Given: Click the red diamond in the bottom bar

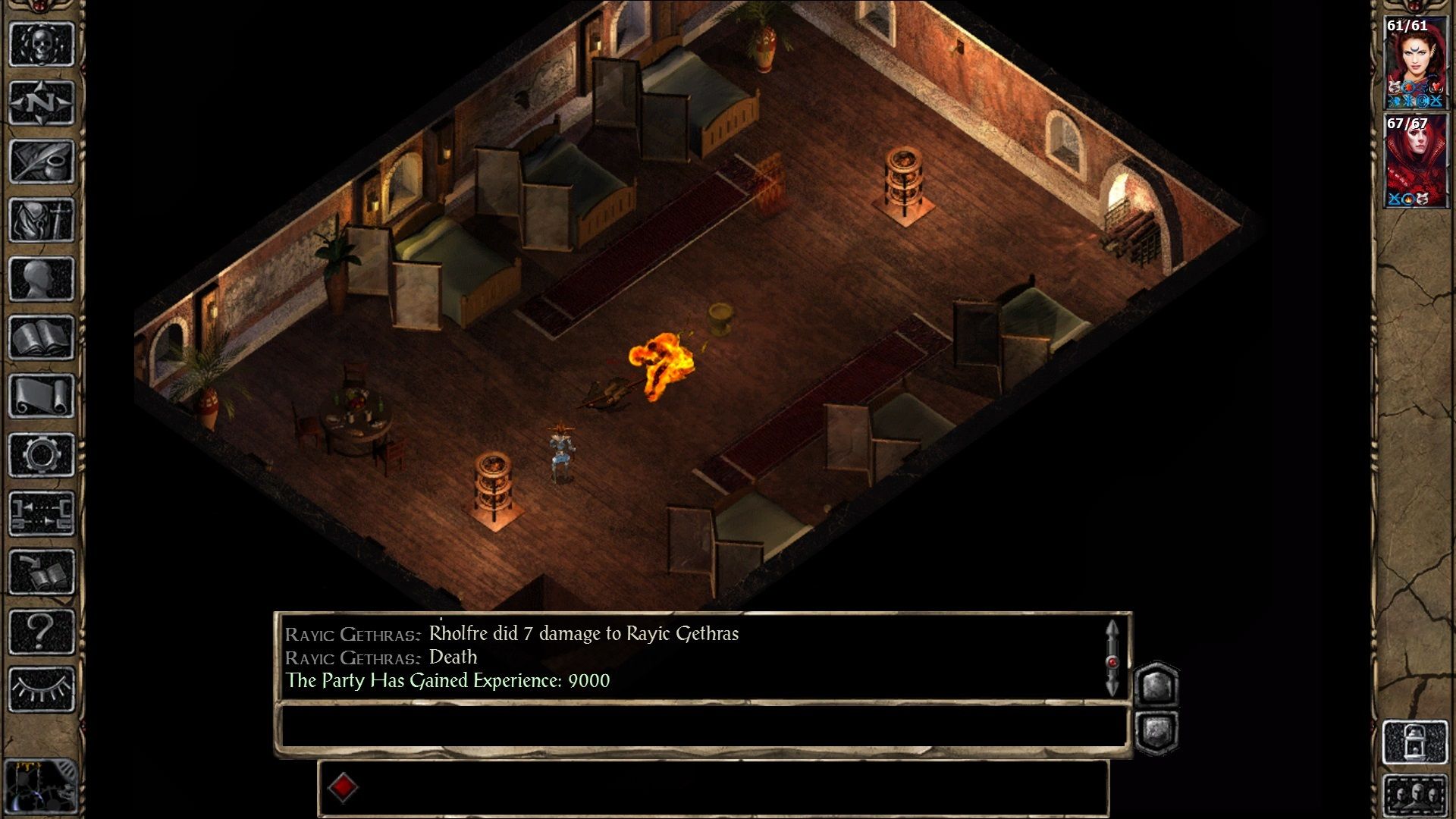Looking at the screenshot, I should [x=343, y=787].
